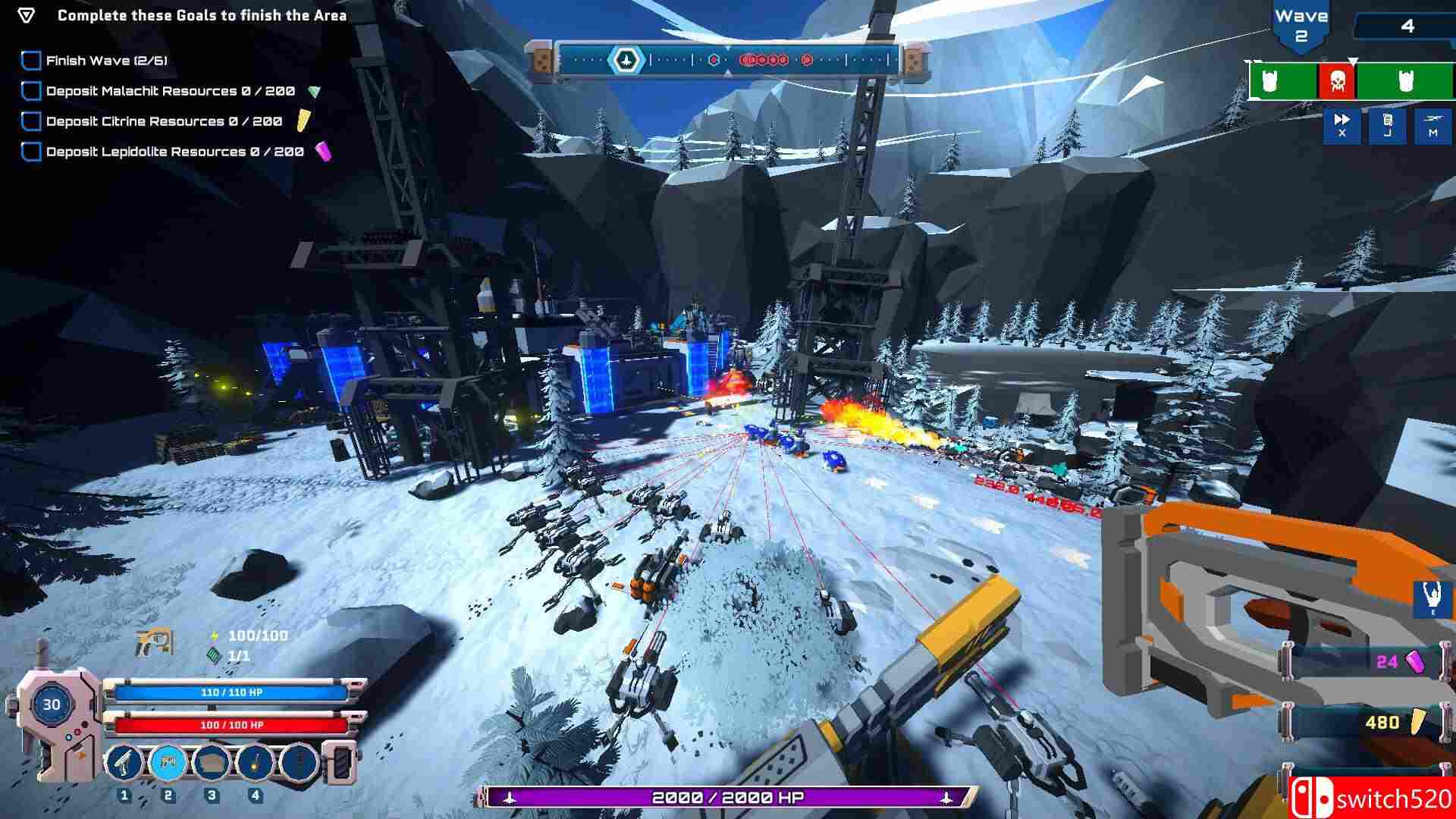Image resolution: width=1456 pixels, height=819 pixels.
Task: Activate the fast-forward wave button
Action: point(1341,125)
